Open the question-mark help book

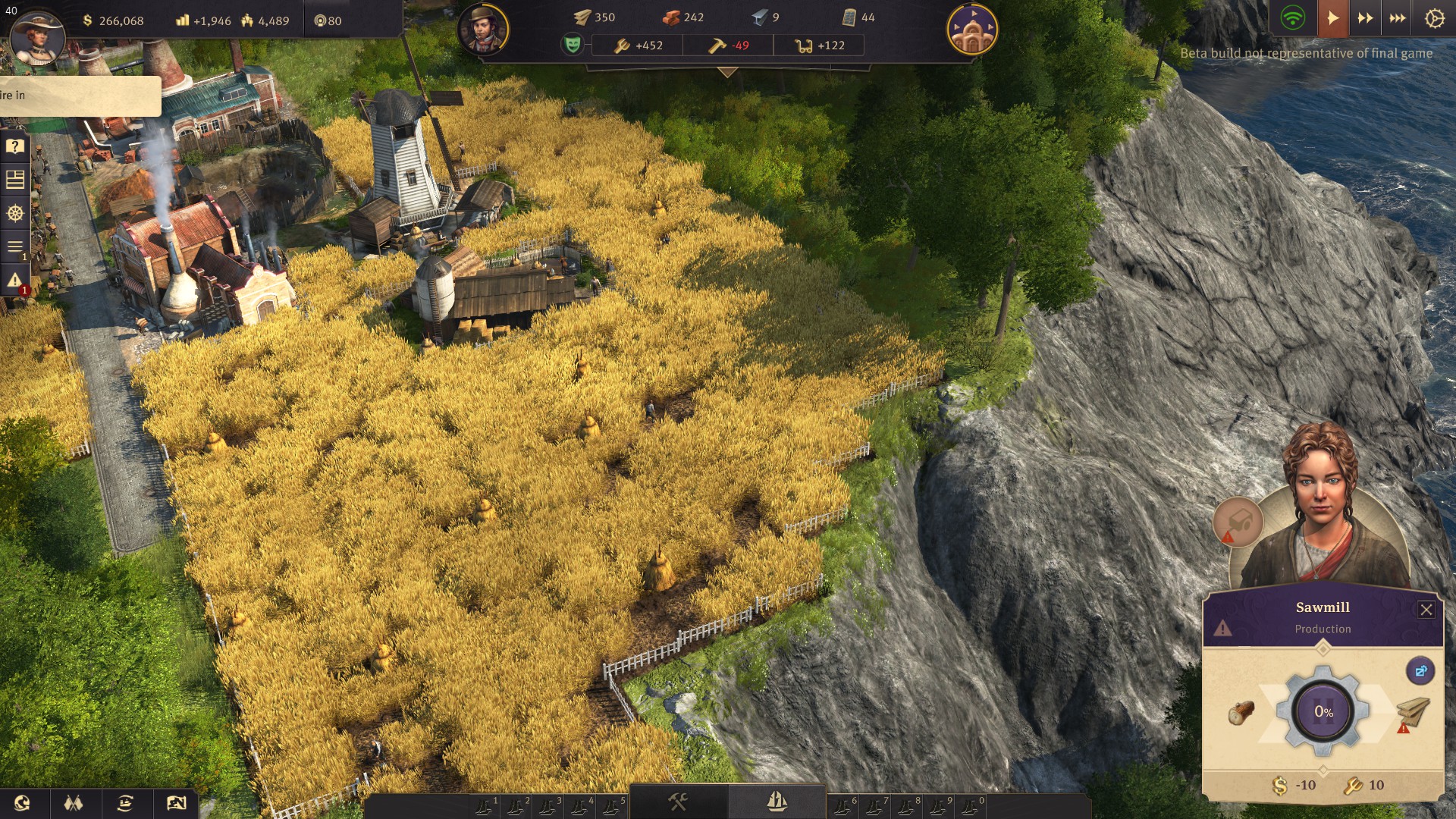point(15,146)
